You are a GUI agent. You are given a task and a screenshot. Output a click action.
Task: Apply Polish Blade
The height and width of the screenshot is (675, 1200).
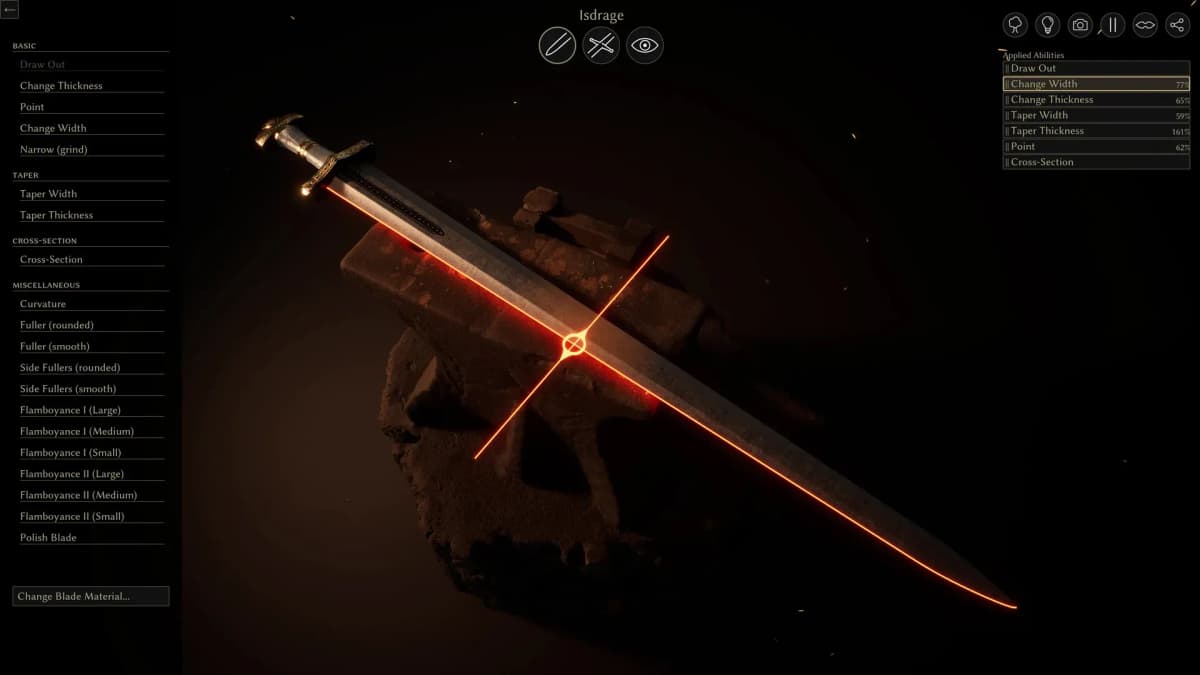point(48,538)
